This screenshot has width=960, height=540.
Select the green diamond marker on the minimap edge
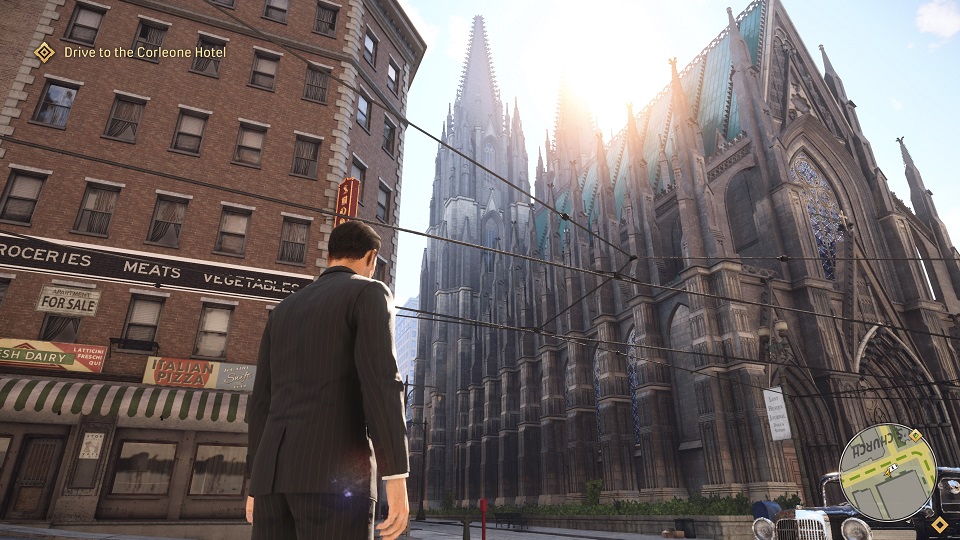click(x=915, y=435)
